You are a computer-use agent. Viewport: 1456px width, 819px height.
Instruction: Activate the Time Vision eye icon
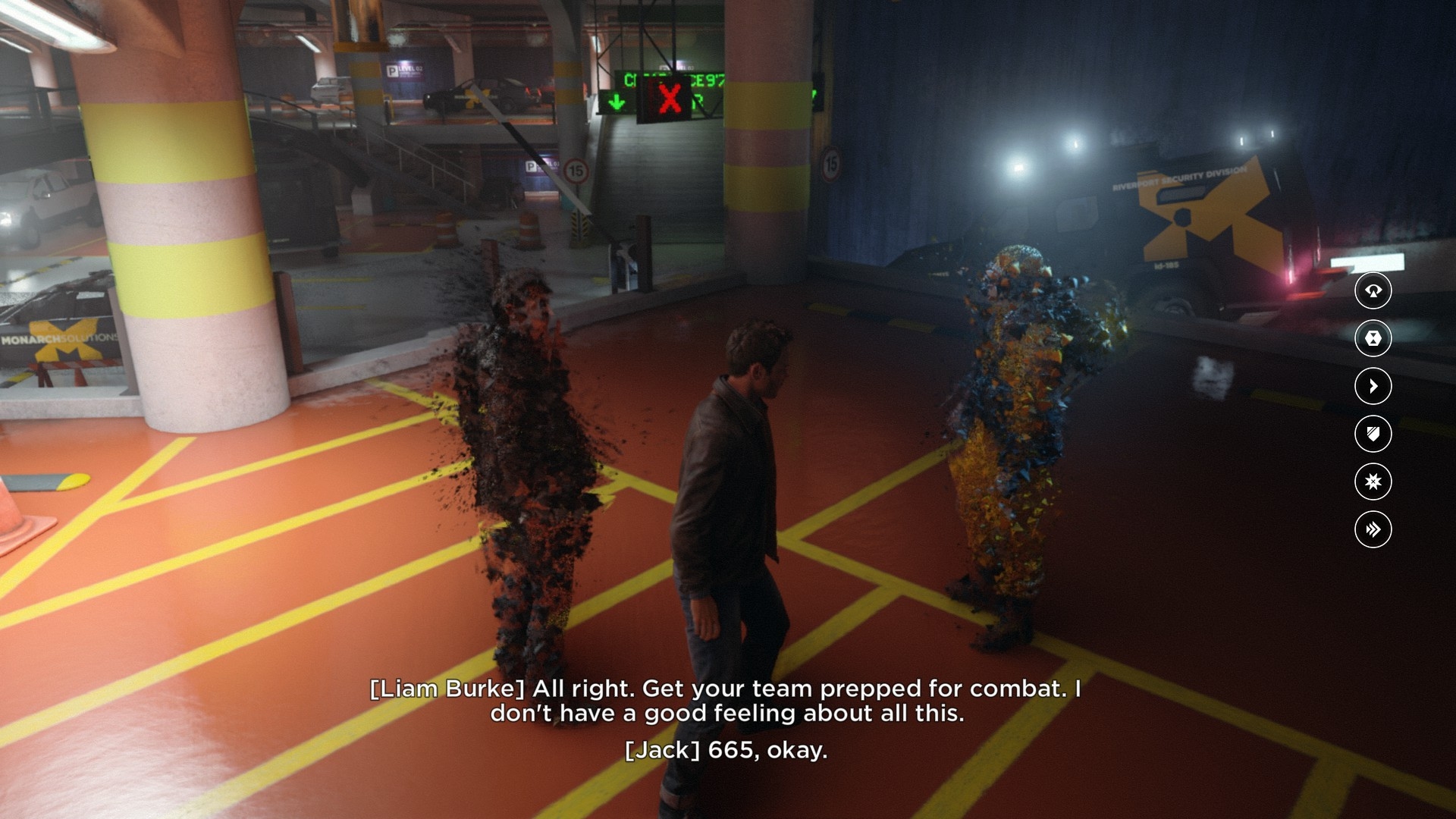[1373, 290]
